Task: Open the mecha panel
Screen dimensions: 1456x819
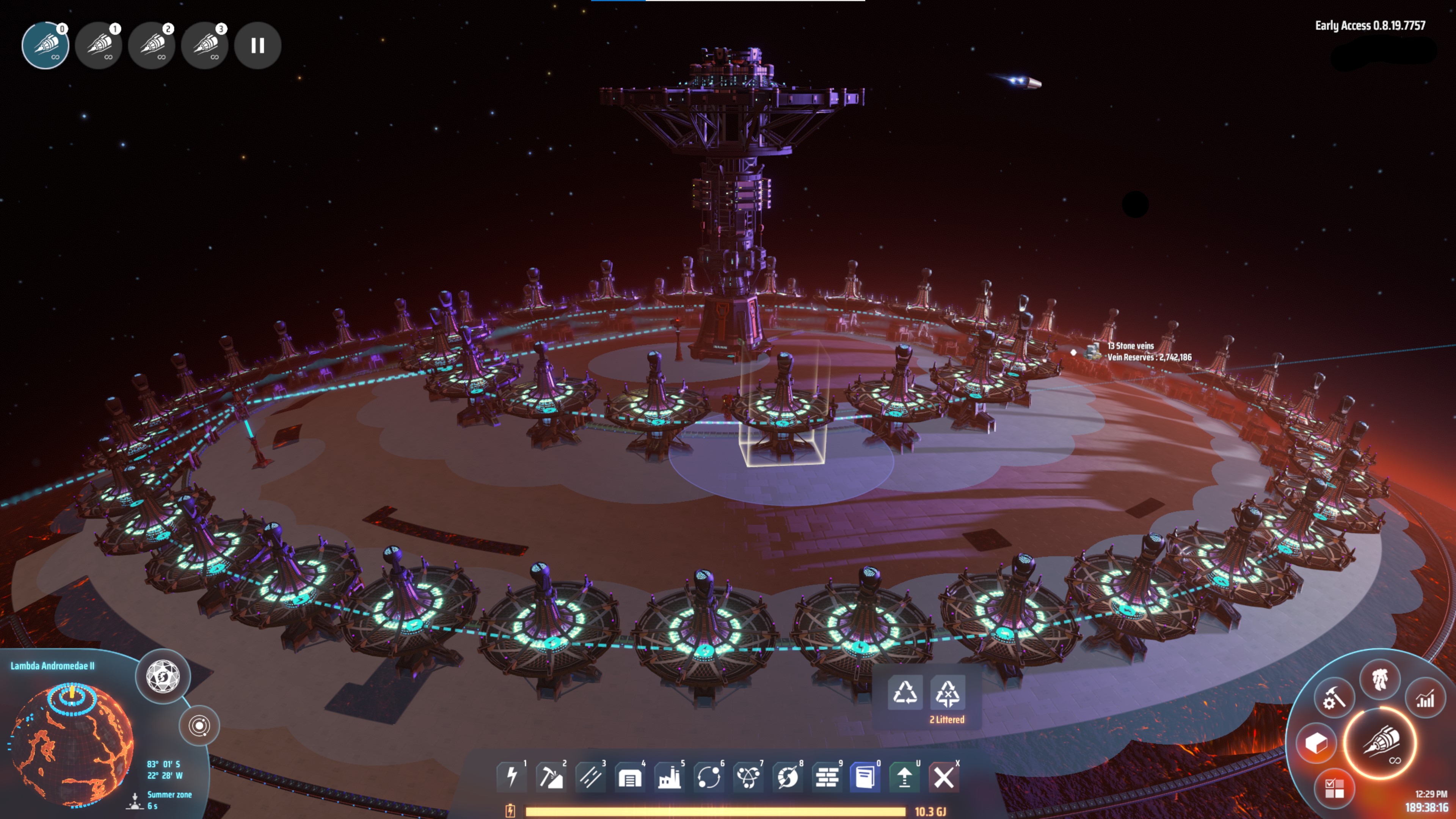Action: point(1380,678)
